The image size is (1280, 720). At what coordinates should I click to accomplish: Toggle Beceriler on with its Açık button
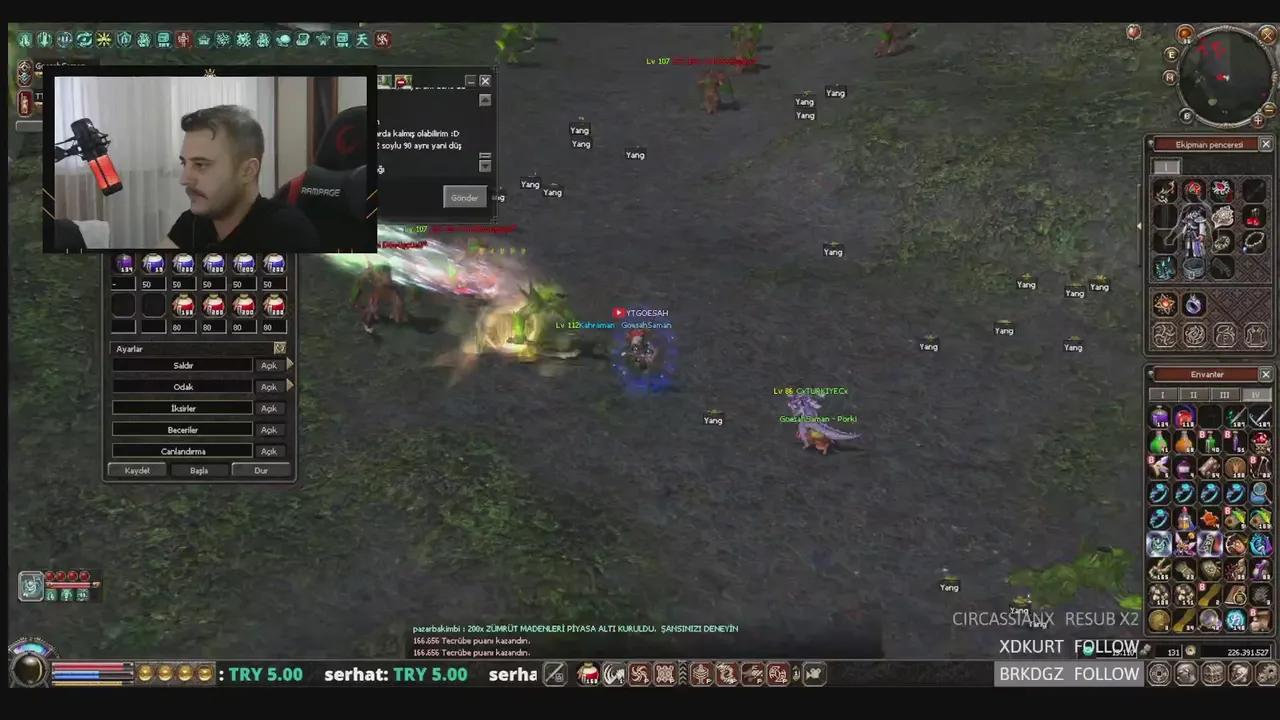(268, 430)
